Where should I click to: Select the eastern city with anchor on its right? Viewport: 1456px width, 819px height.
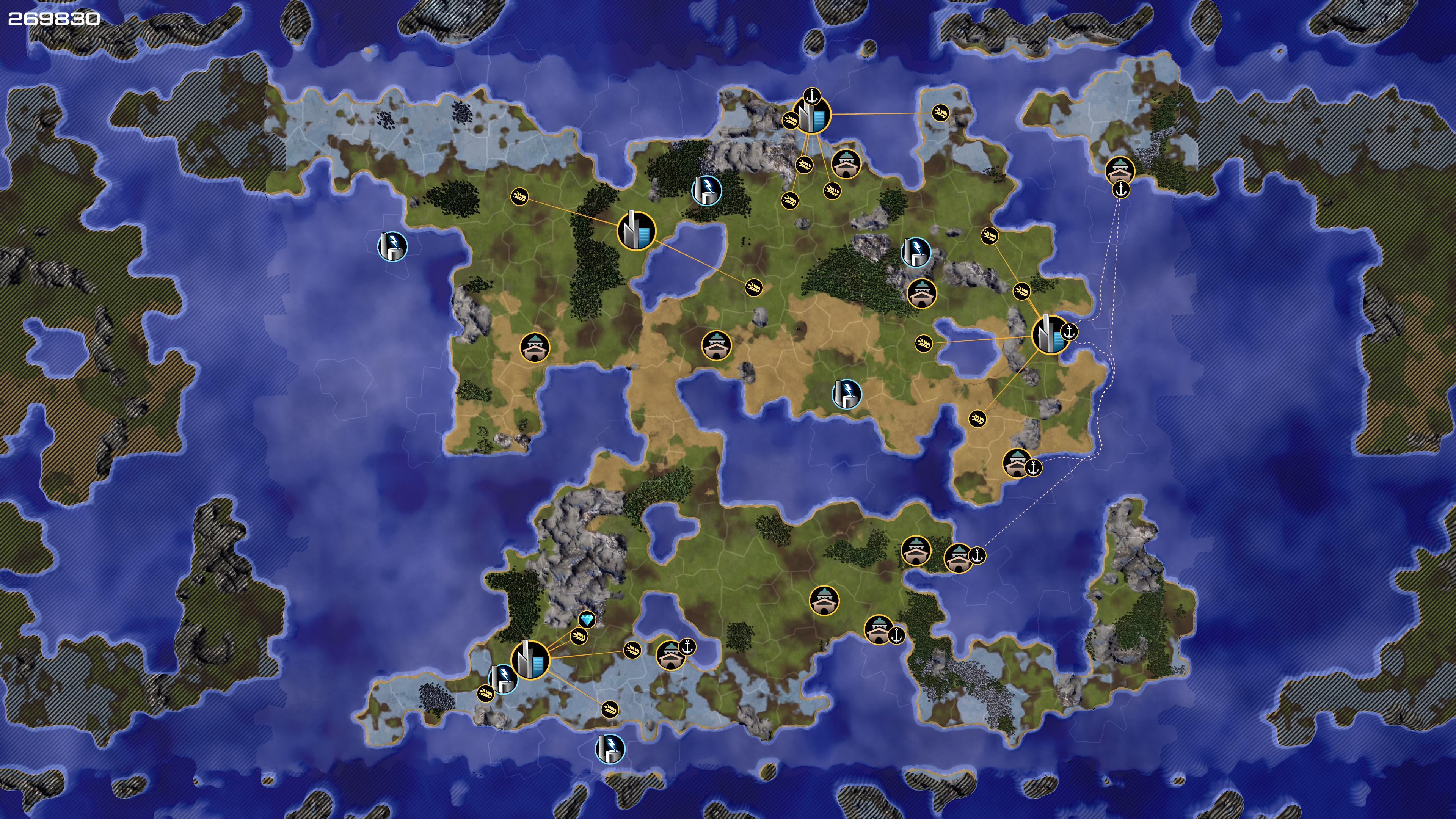coord(1050,334)
